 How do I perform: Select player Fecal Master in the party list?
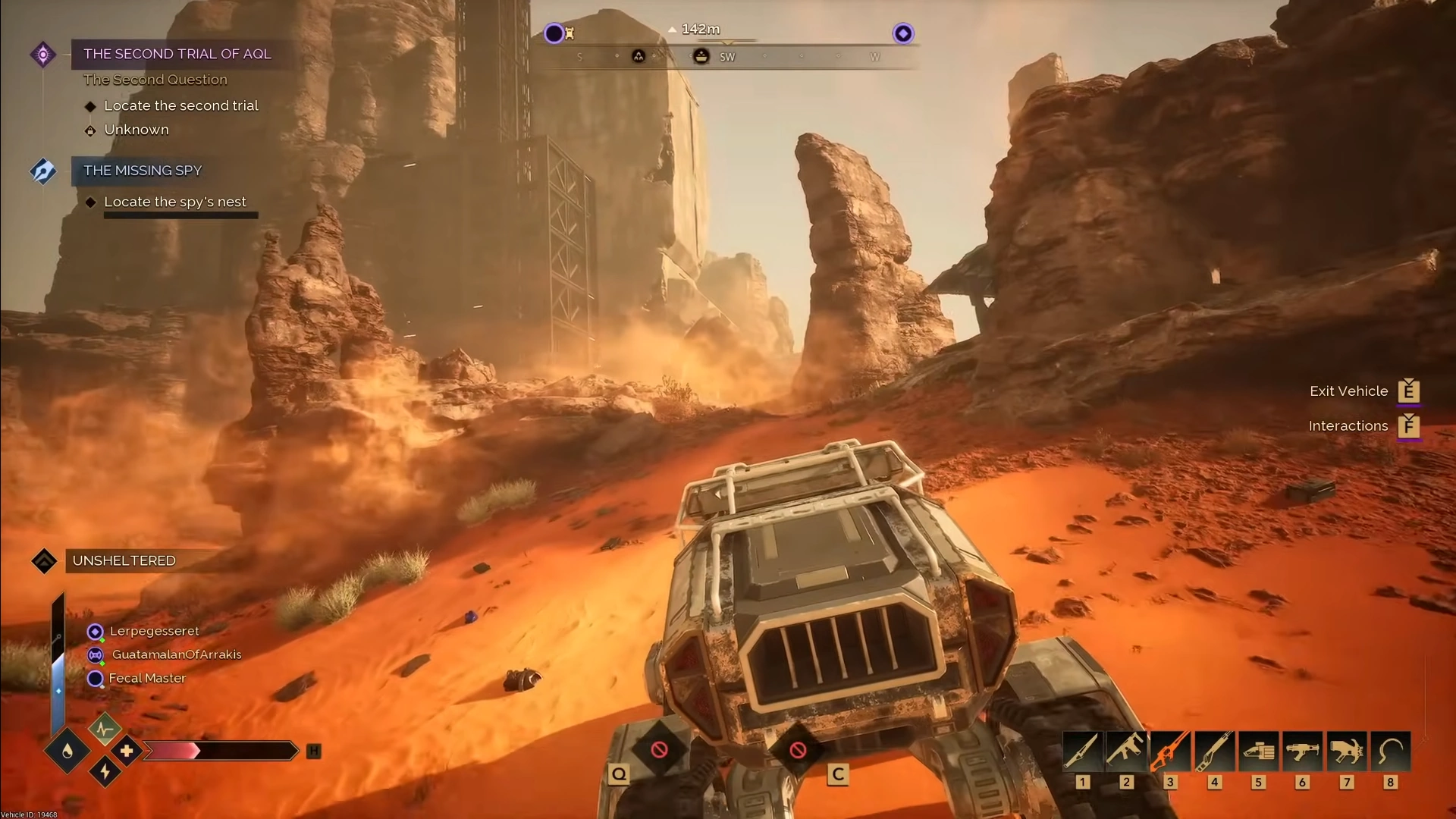[146, 678]
